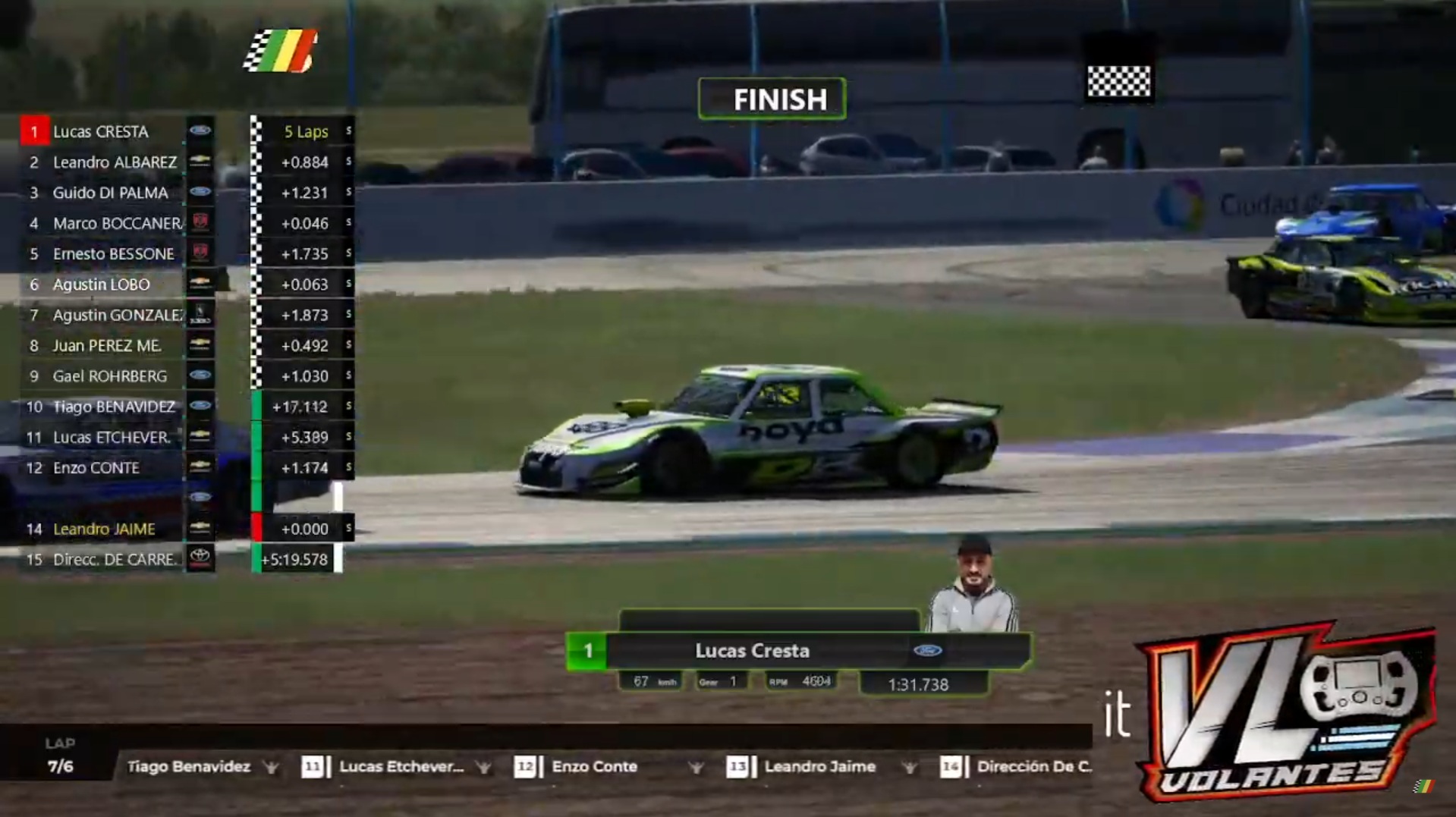The image size is (1456, 817).
Task: Click Ernesto BESSONE standings row
Action: 113,254
